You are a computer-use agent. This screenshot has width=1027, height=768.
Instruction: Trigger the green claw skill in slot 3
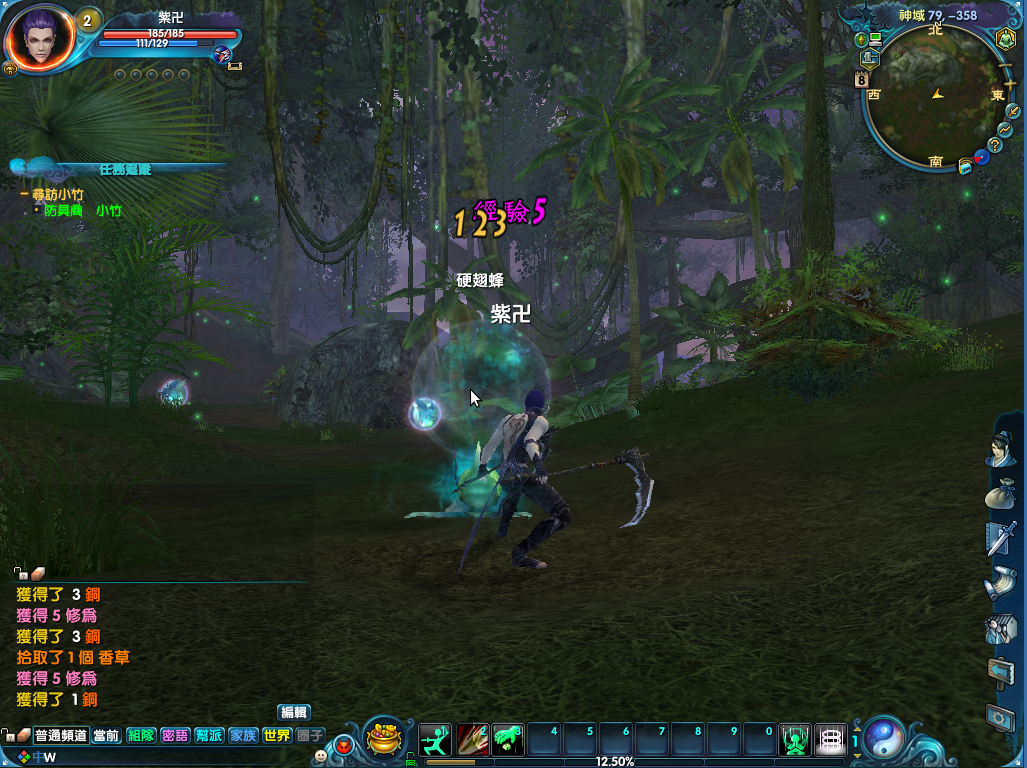pos(507,740)
